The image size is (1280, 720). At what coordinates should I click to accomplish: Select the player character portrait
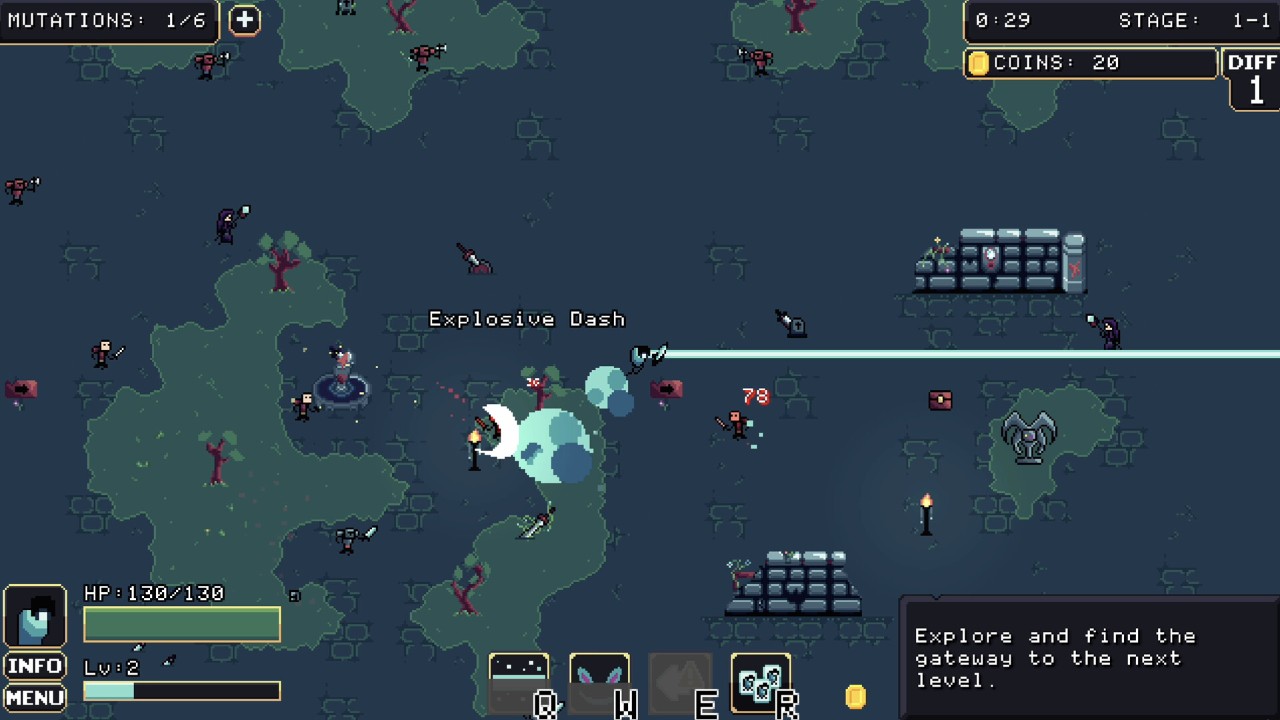[x=35, y=617]
